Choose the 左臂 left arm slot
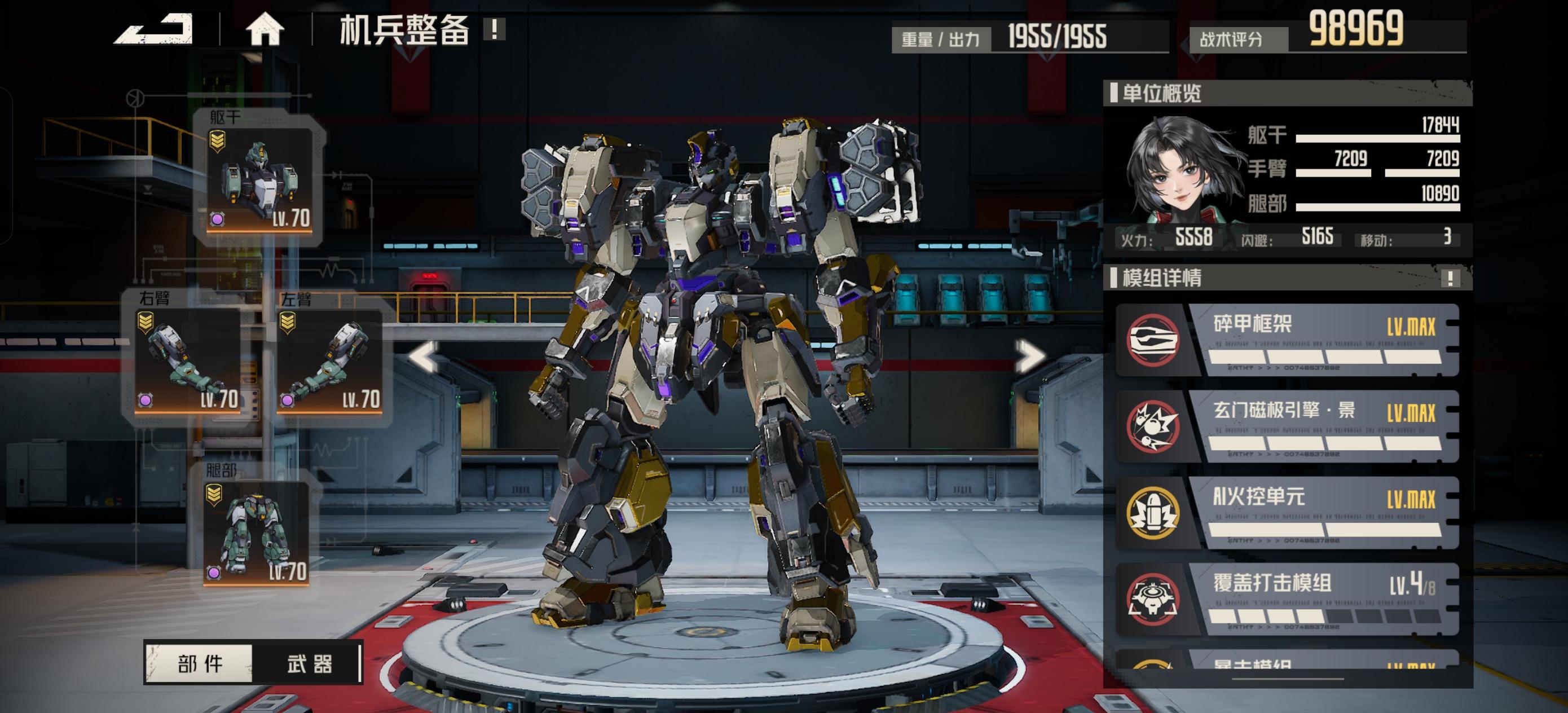 click(x=329, y=360)
